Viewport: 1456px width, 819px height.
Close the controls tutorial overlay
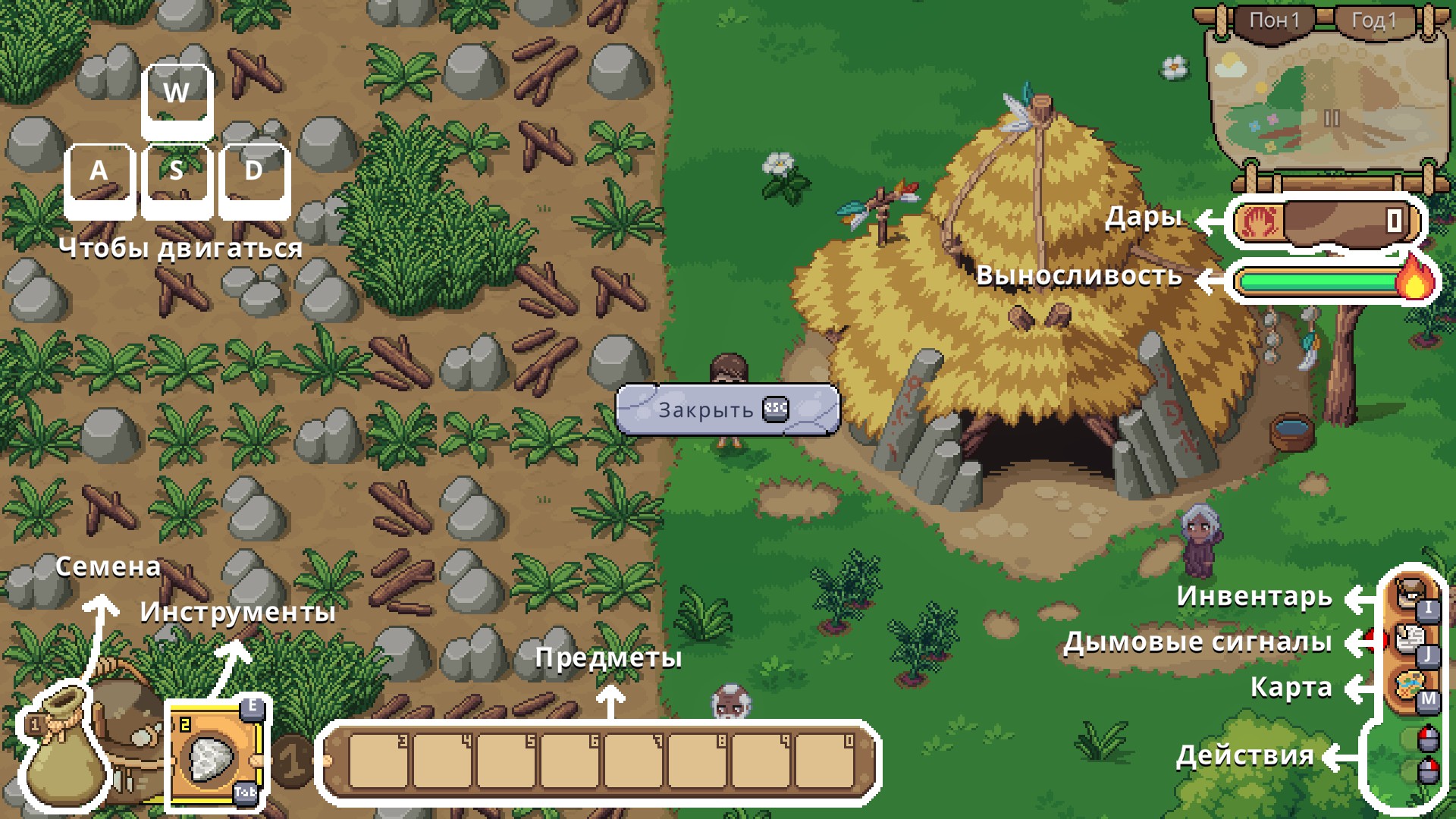coord(726,409)
